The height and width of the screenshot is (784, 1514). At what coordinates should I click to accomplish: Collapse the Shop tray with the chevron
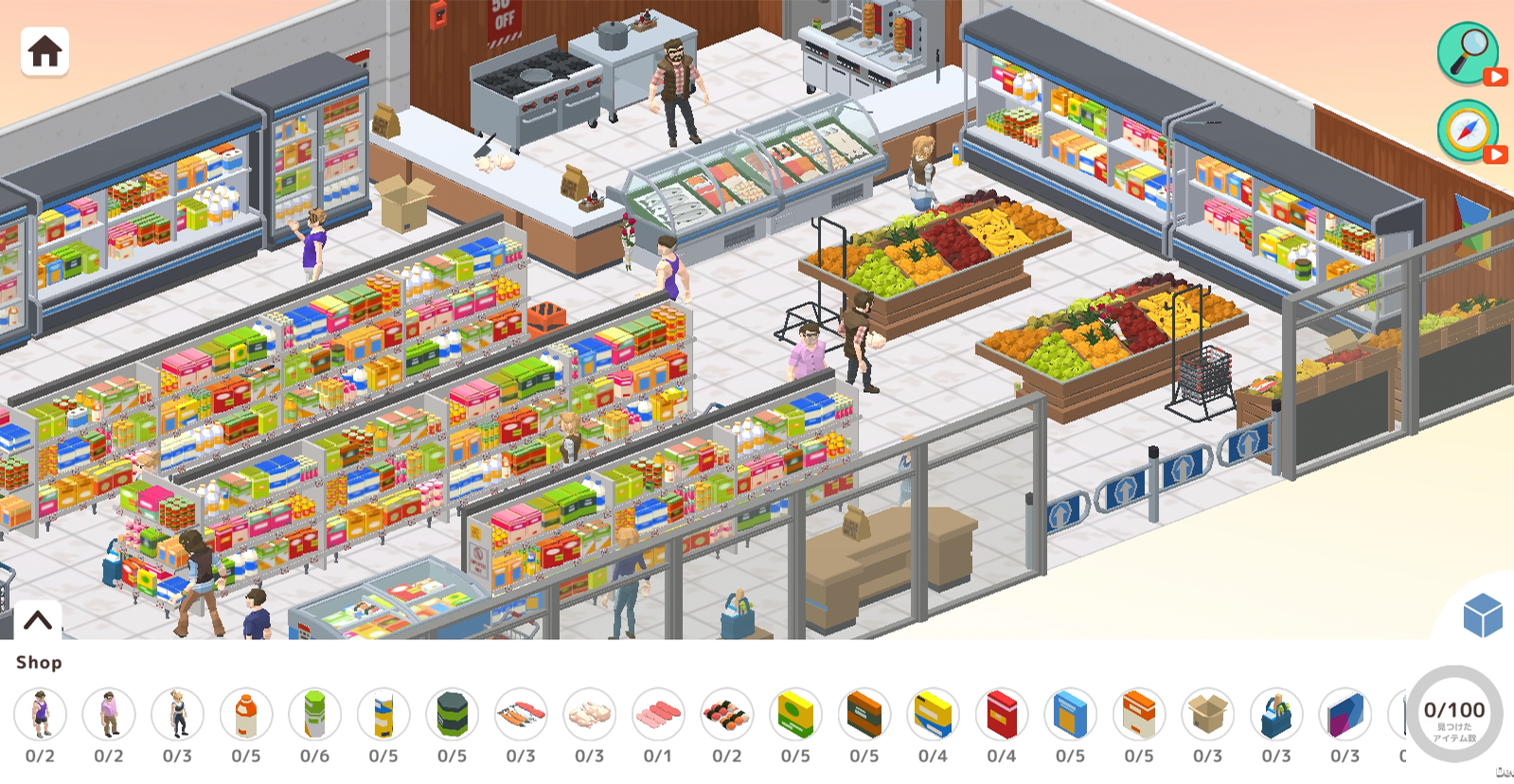pyautogui.click(x=36, y=620)
